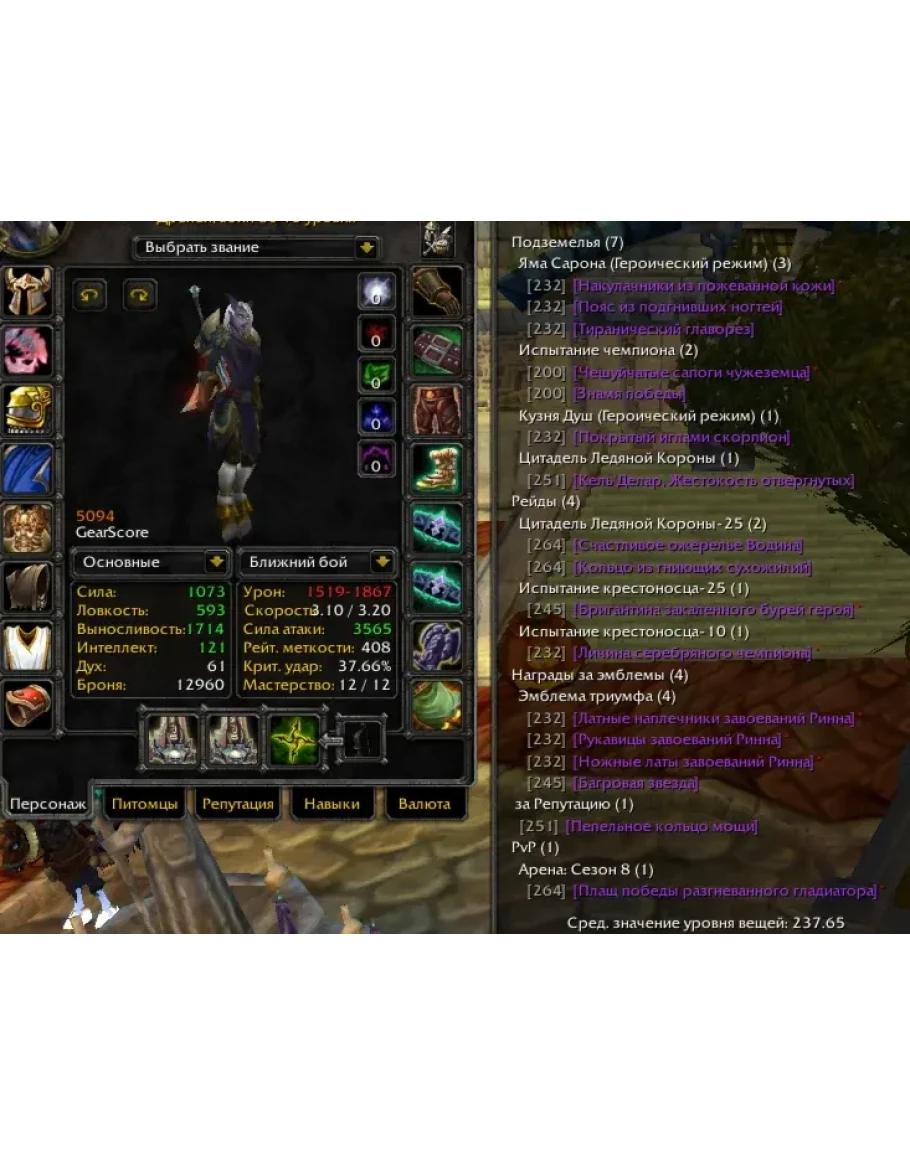Select the red bracers slot

pos(30,705)
